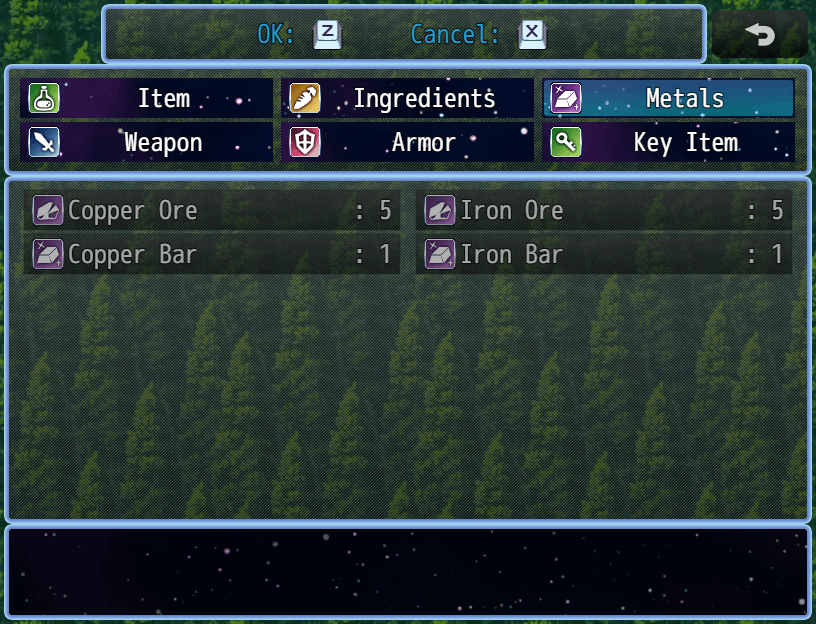This screenshot has height=624, width=816.
Task: Pick the Iron Ore entry
Action: [604, 211]
